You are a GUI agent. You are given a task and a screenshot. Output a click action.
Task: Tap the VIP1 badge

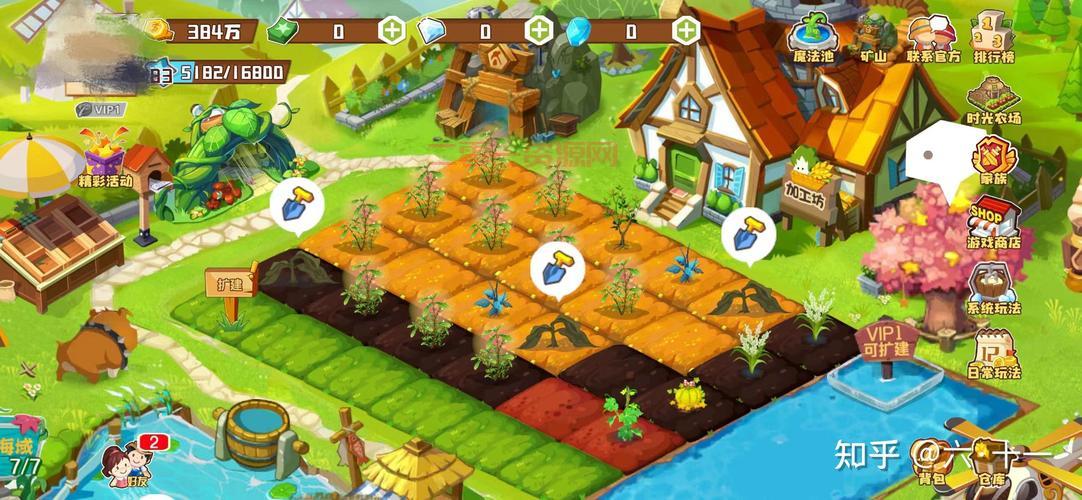(x=97, y=109)
